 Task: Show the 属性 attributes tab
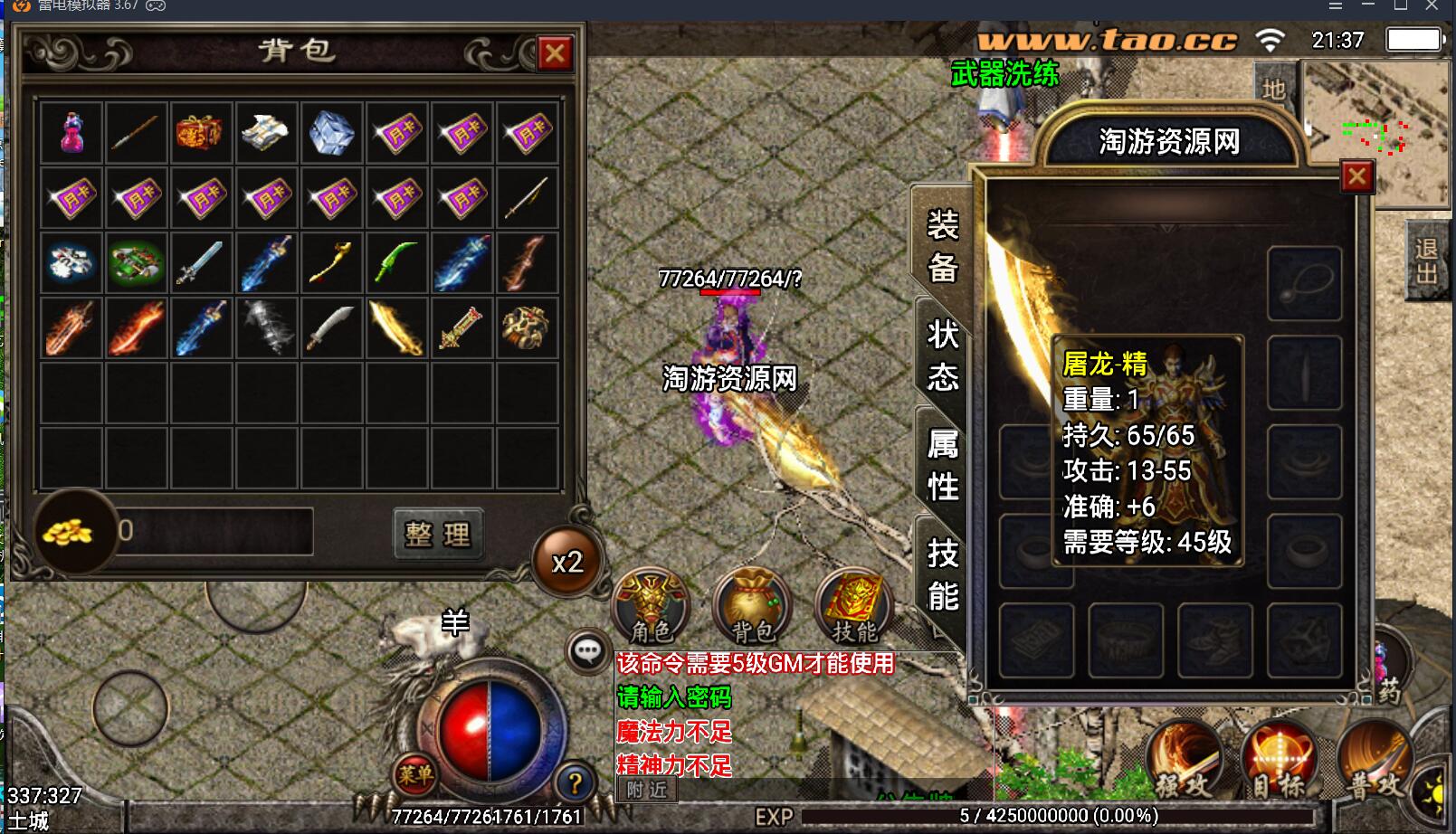click(942, 464)
